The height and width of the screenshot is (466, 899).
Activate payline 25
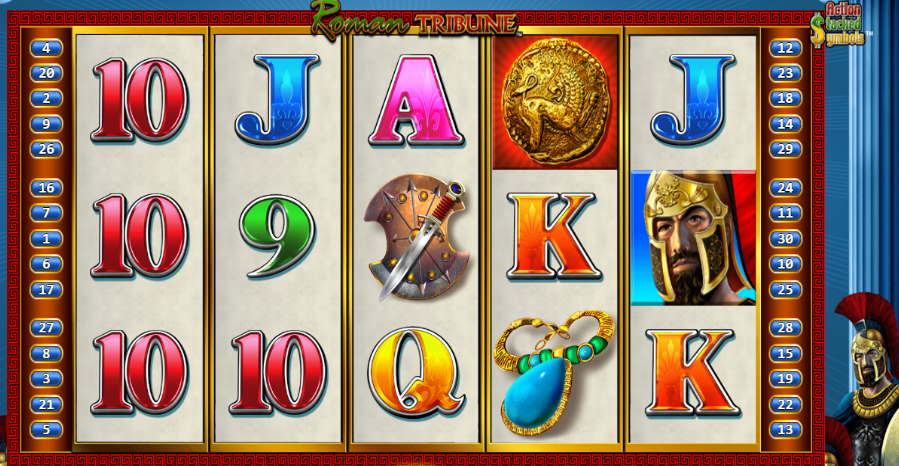point(785,290)
